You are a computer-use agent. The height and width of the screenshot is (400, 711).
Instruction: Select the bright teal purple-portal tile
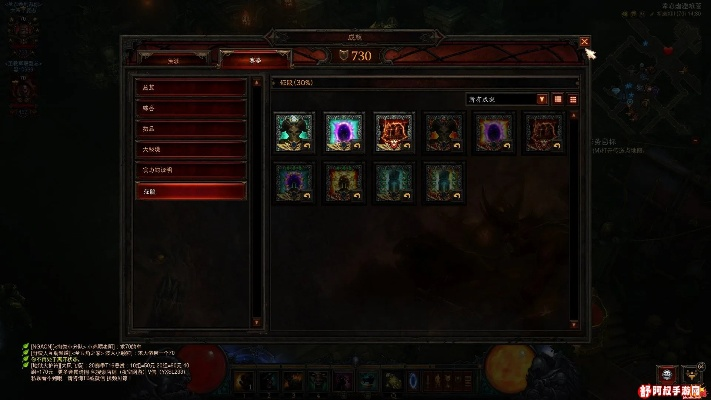coord(343,132)
